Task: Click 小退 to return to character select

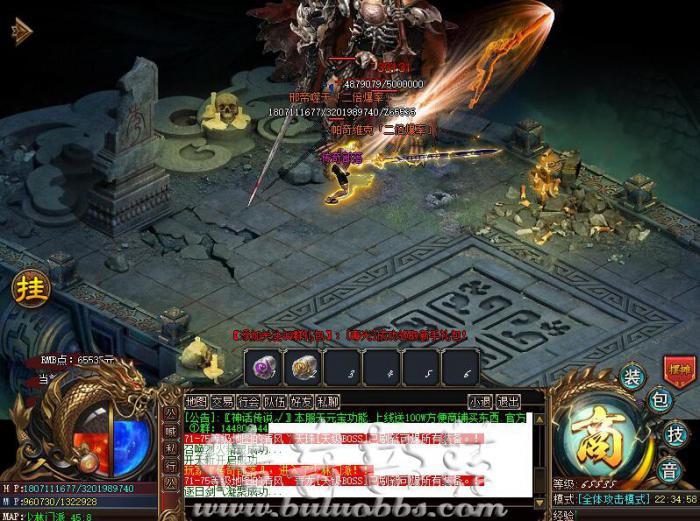Action: [x=480, y=402]
